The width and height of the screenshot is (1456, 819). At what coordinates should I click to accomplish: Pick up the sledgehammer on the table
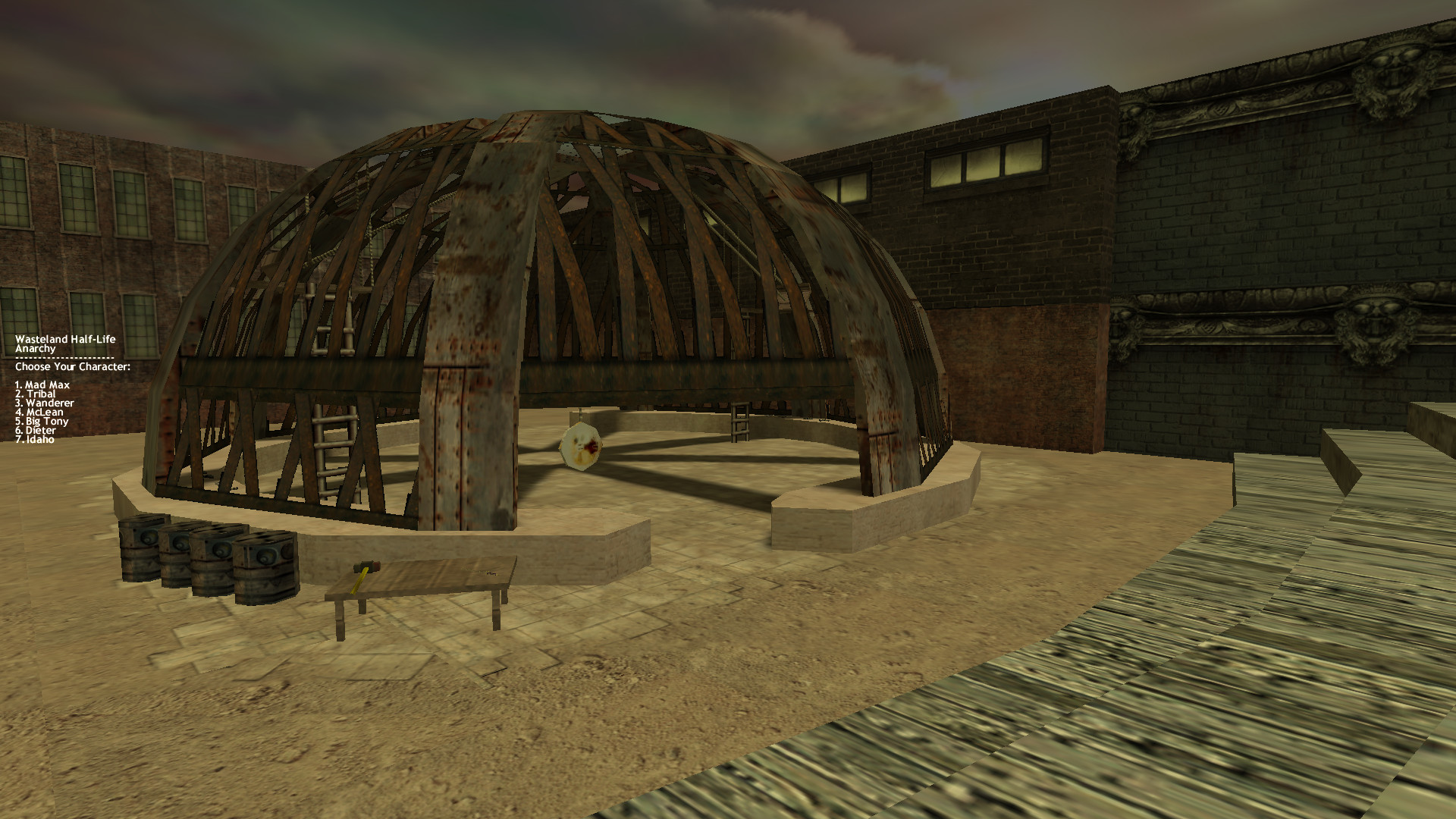coord(364,569)
